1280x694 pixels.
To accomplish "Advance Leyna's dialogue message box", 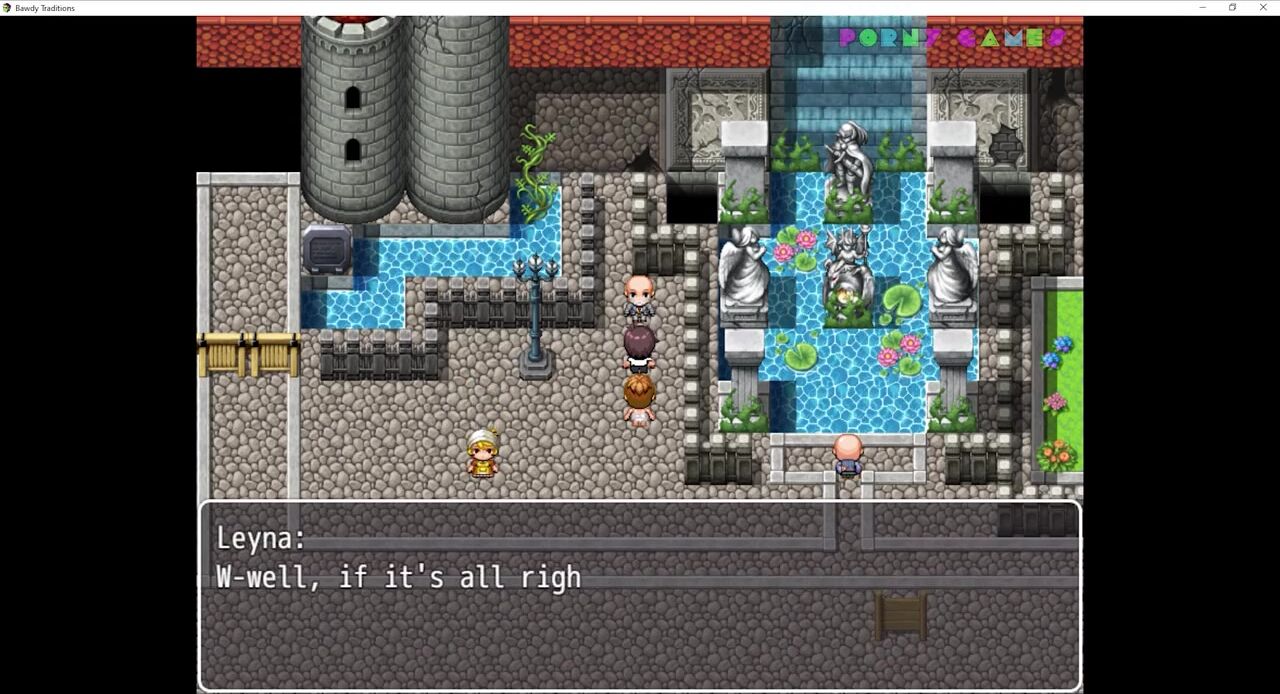I will (x=639, y=595).
